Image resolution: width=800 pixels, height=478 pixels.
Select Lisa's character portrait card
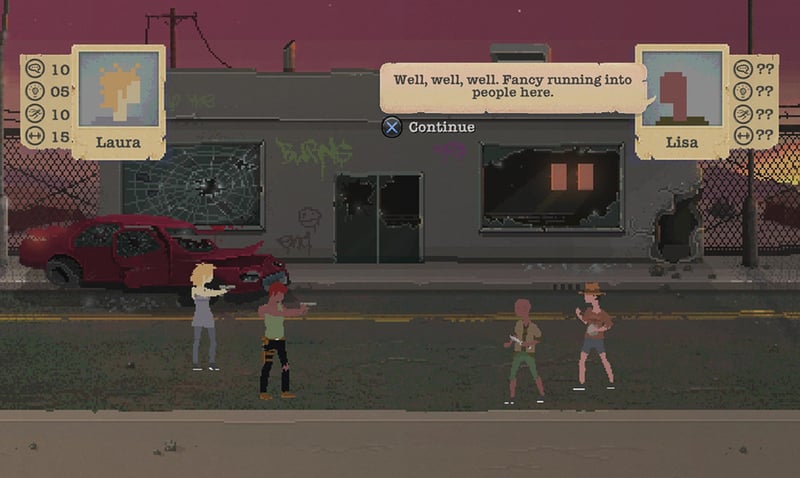click(680, 100)
